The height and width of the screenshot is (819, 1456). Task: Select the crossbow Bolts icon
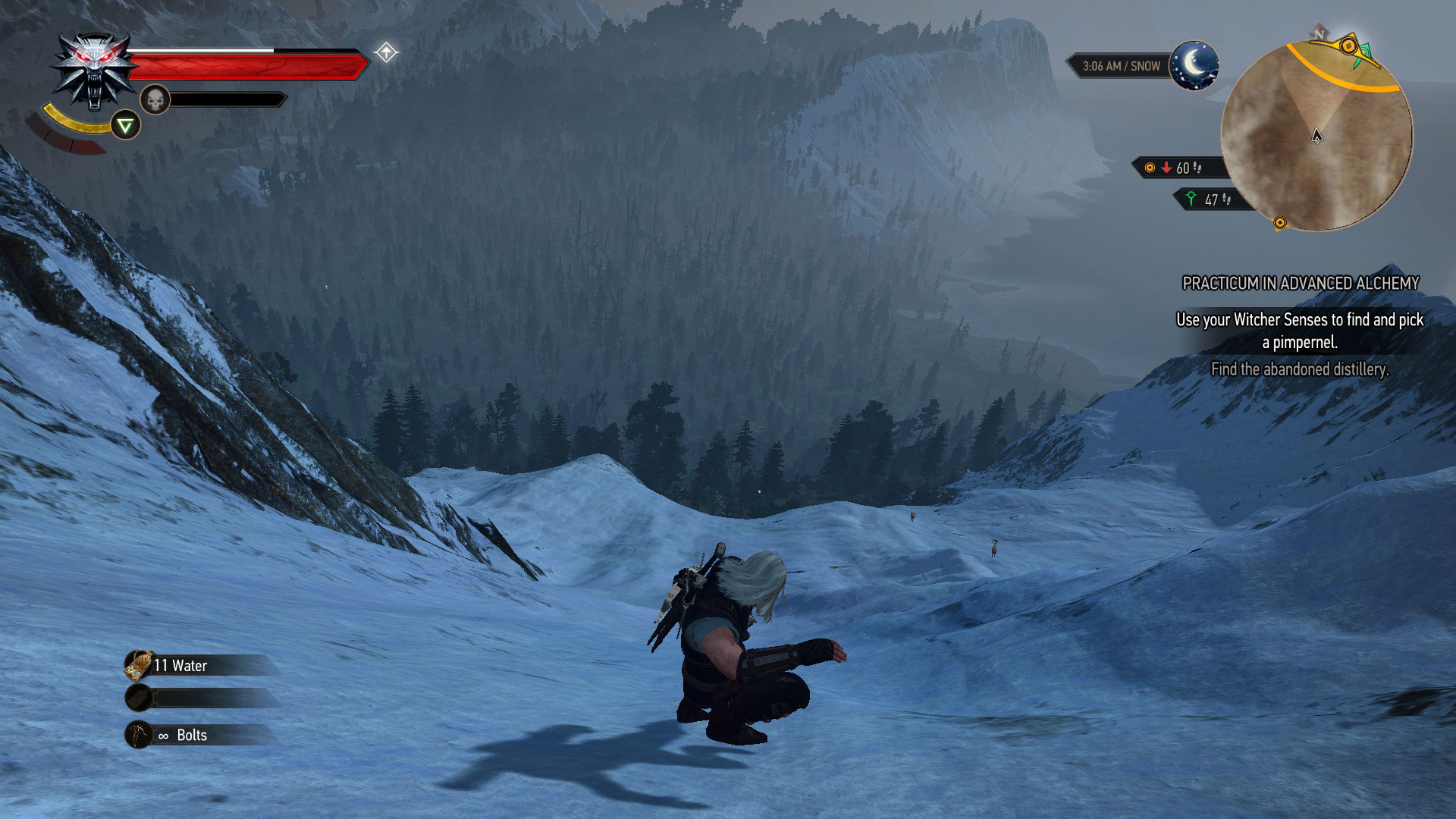[137, 734]
